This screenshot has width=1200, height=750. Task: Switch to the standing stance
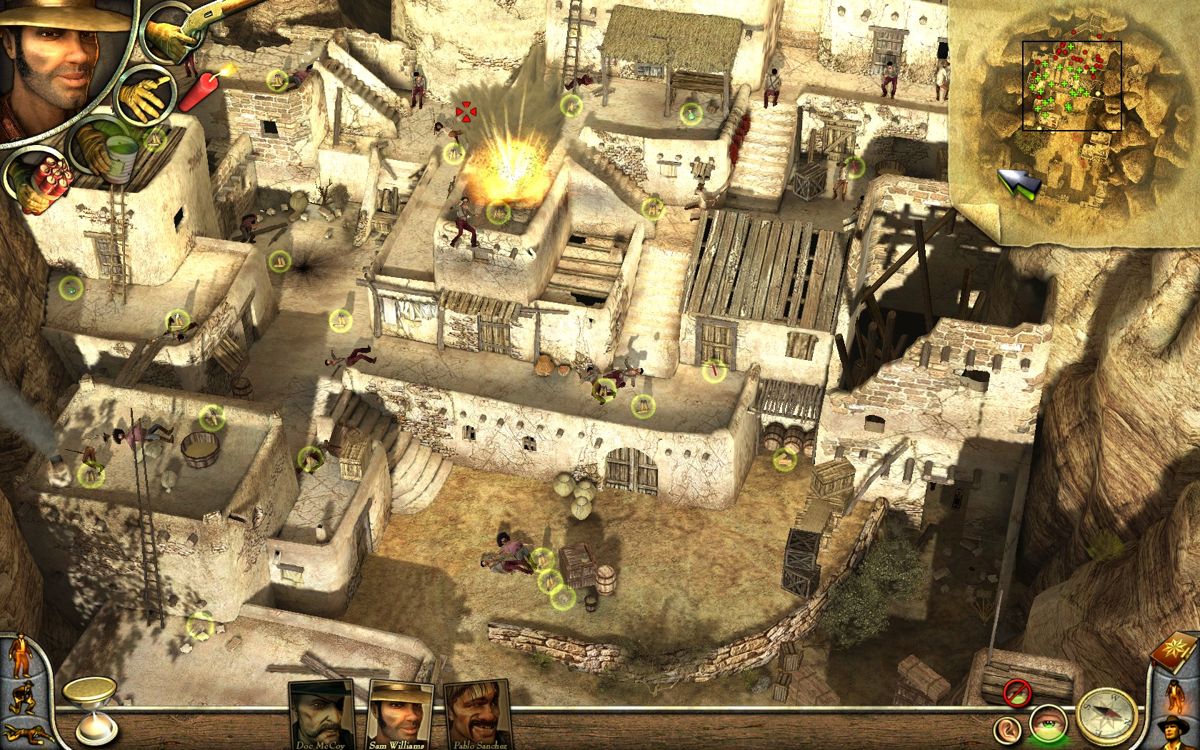[21, 657]
